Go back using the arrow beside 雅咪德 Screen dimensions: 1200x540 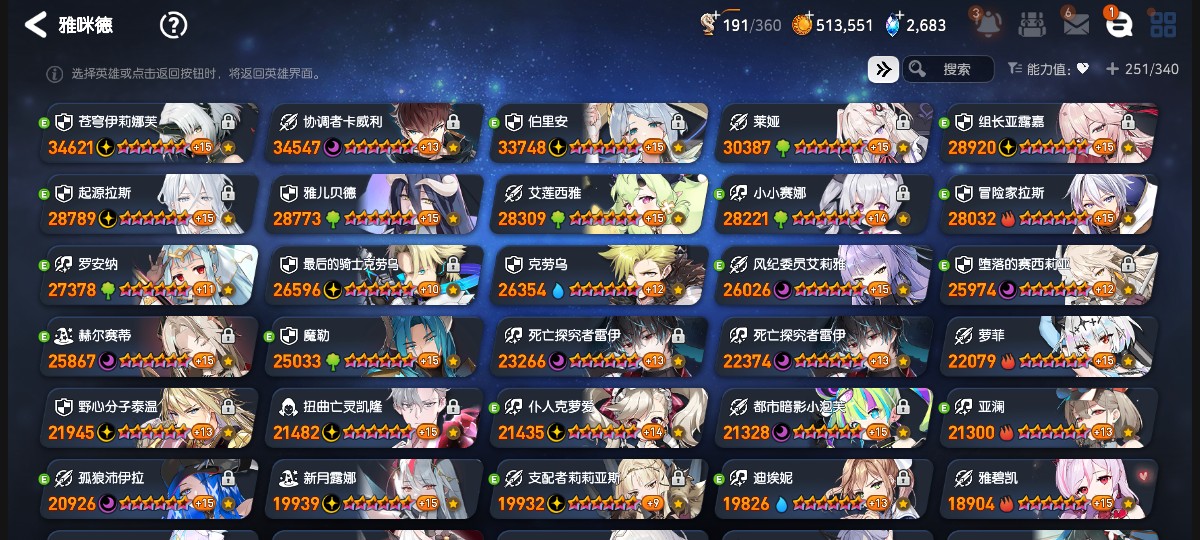point(36,25)
